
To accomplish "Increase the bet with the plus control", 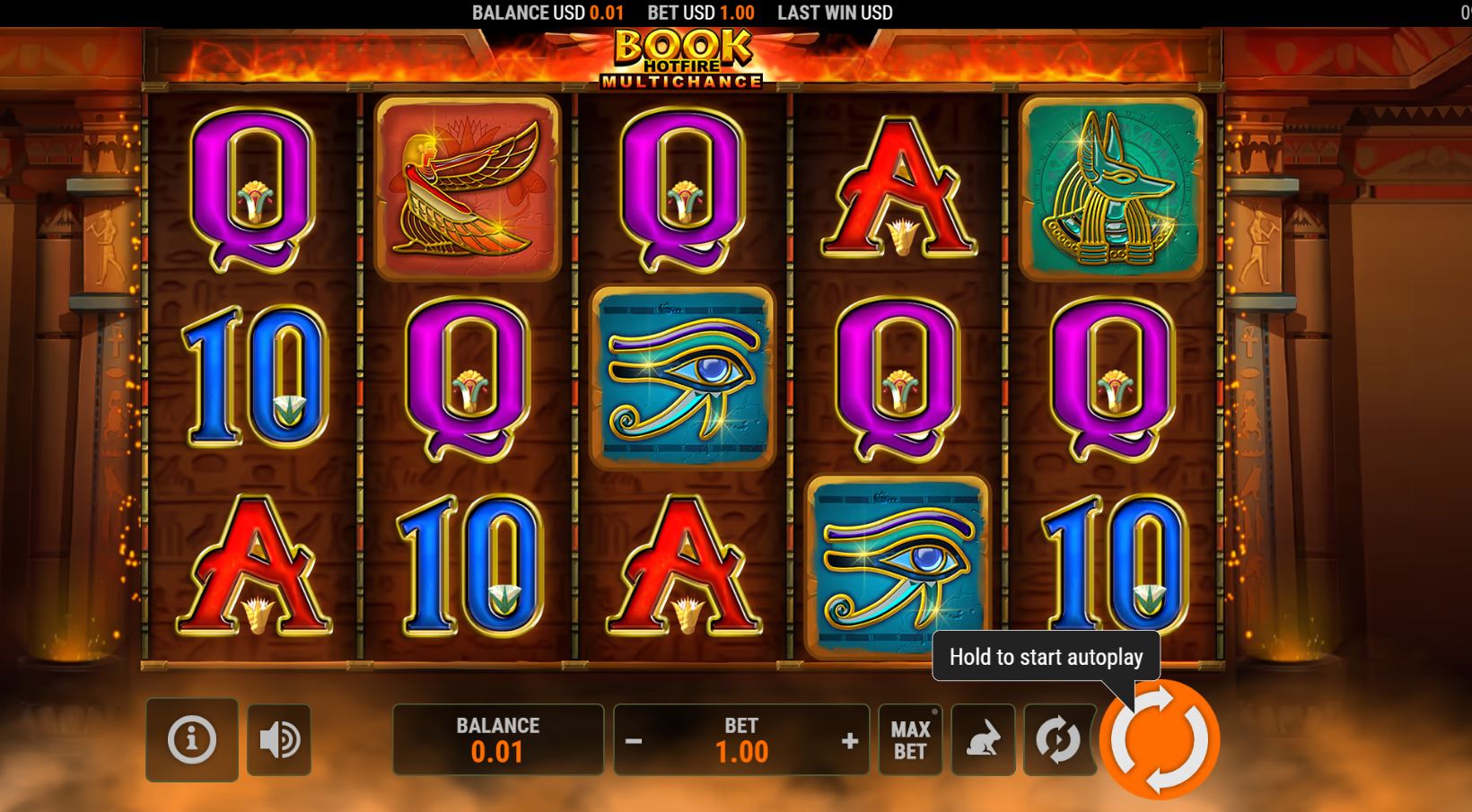I will pos(847,739).
